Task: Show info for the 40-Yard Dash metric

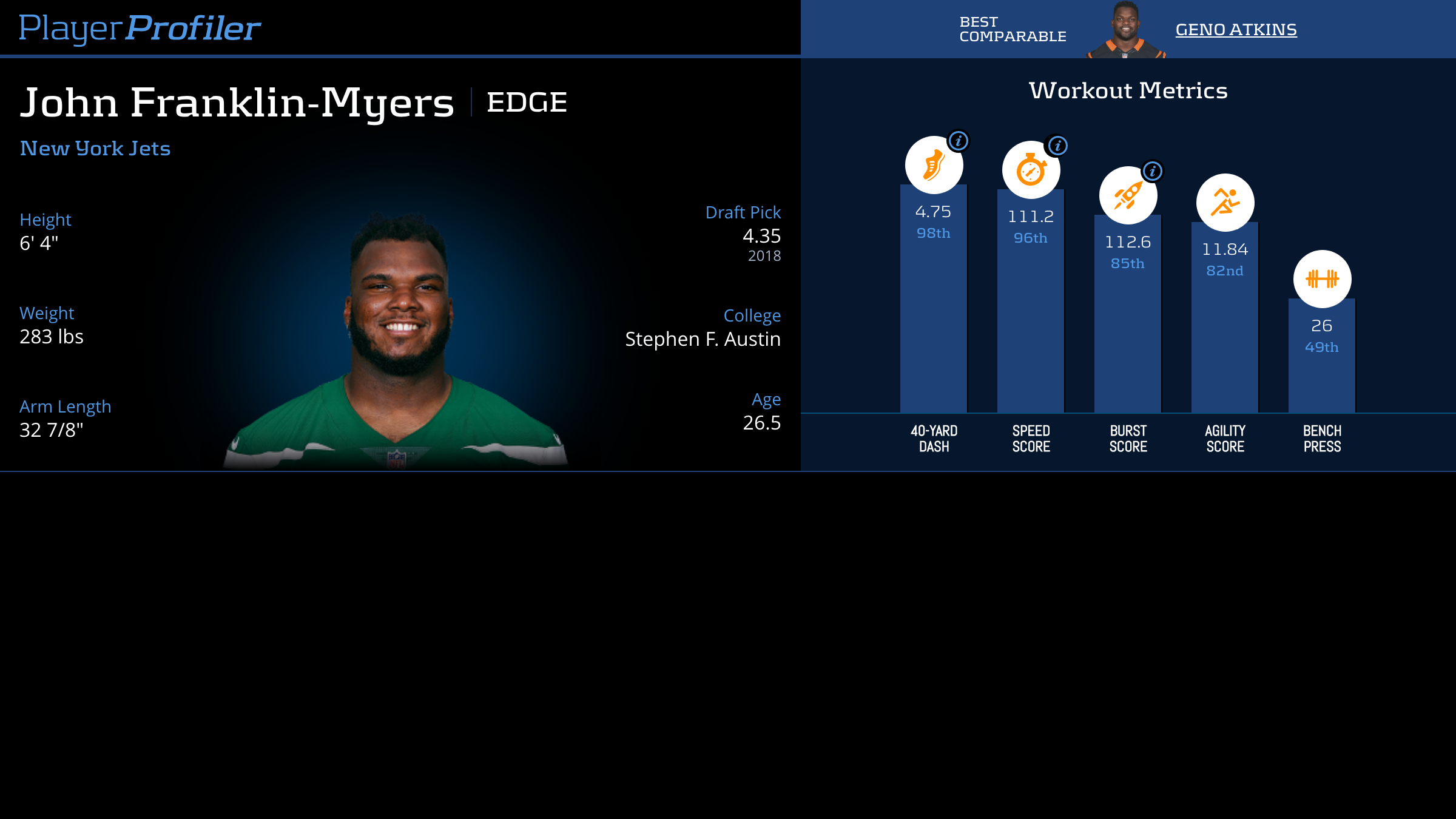Action: pos(959,141)
